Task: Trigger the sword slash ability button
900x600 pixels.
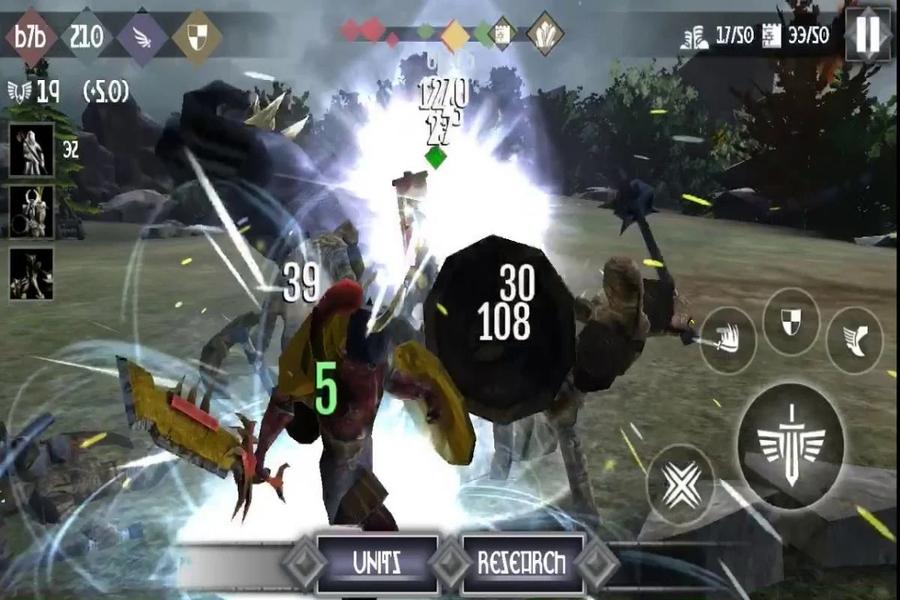Action: (727, 341)
